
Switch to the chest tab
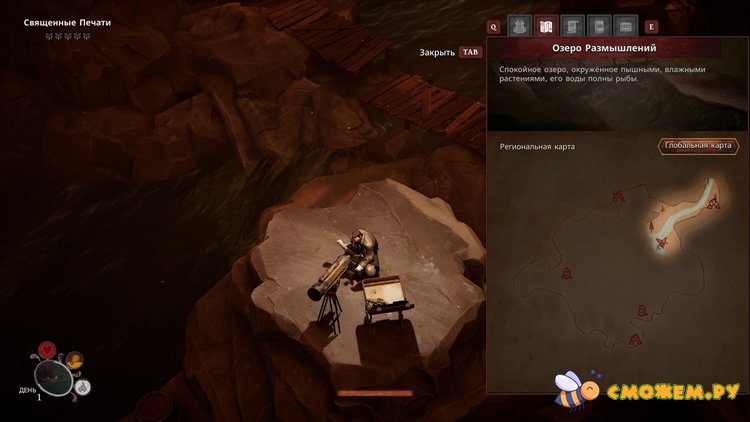pyautogui.click(x=626, y=26)
